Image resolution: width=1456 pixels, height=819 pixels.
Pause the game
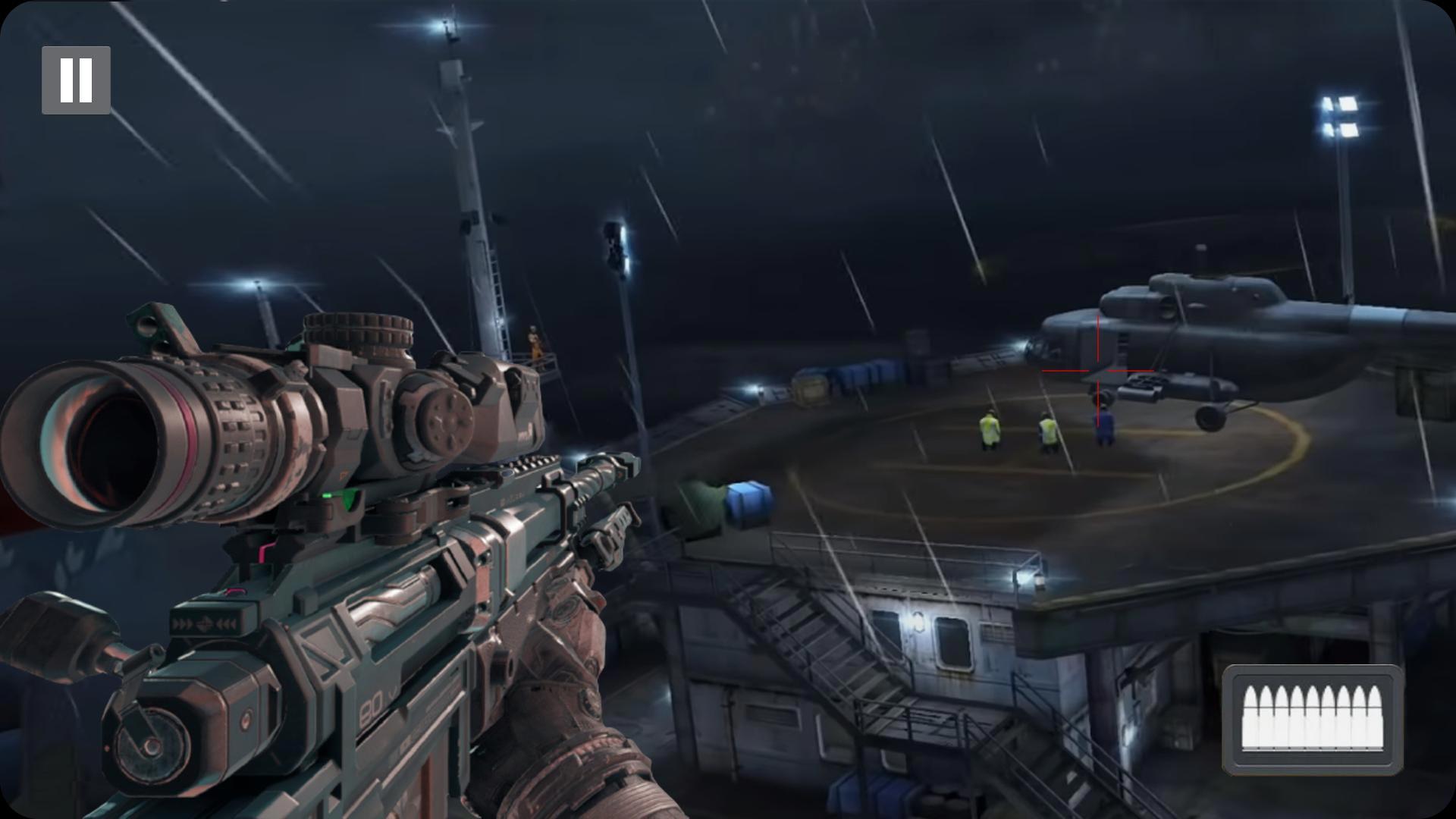click(76, 80)
